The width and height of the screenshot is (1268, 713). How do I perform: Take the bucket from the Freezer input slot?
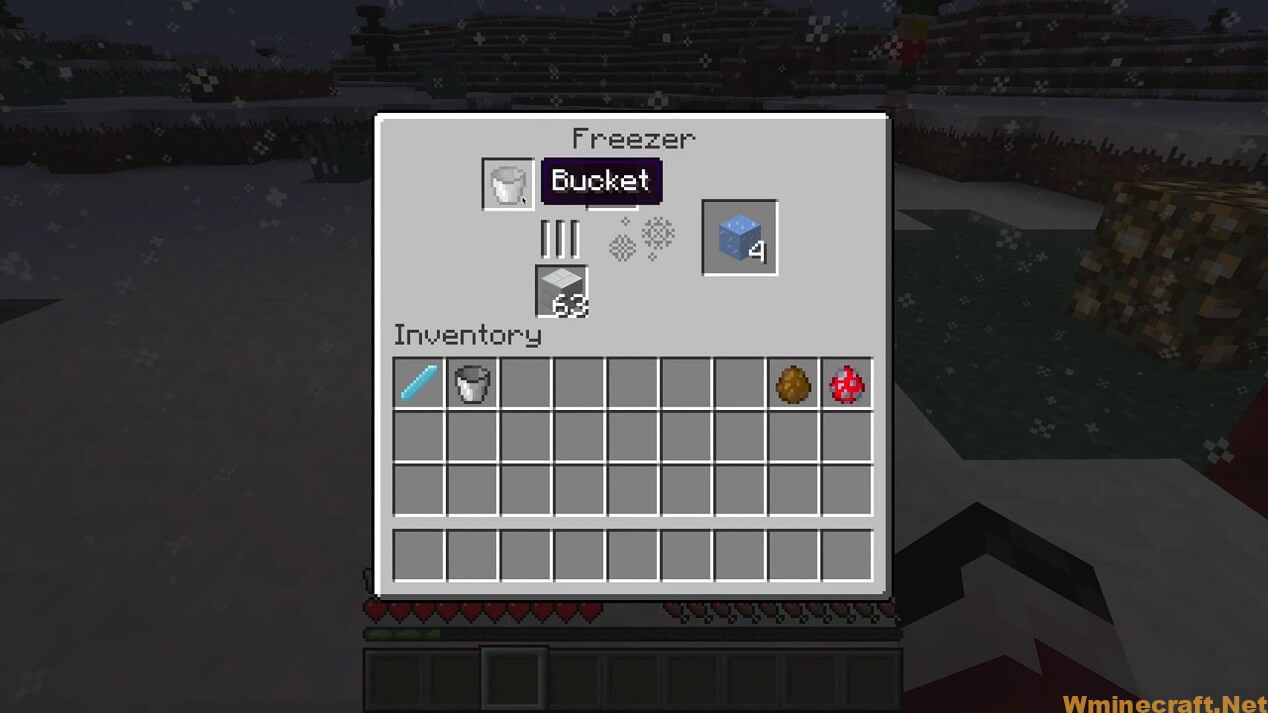[508, 185]
